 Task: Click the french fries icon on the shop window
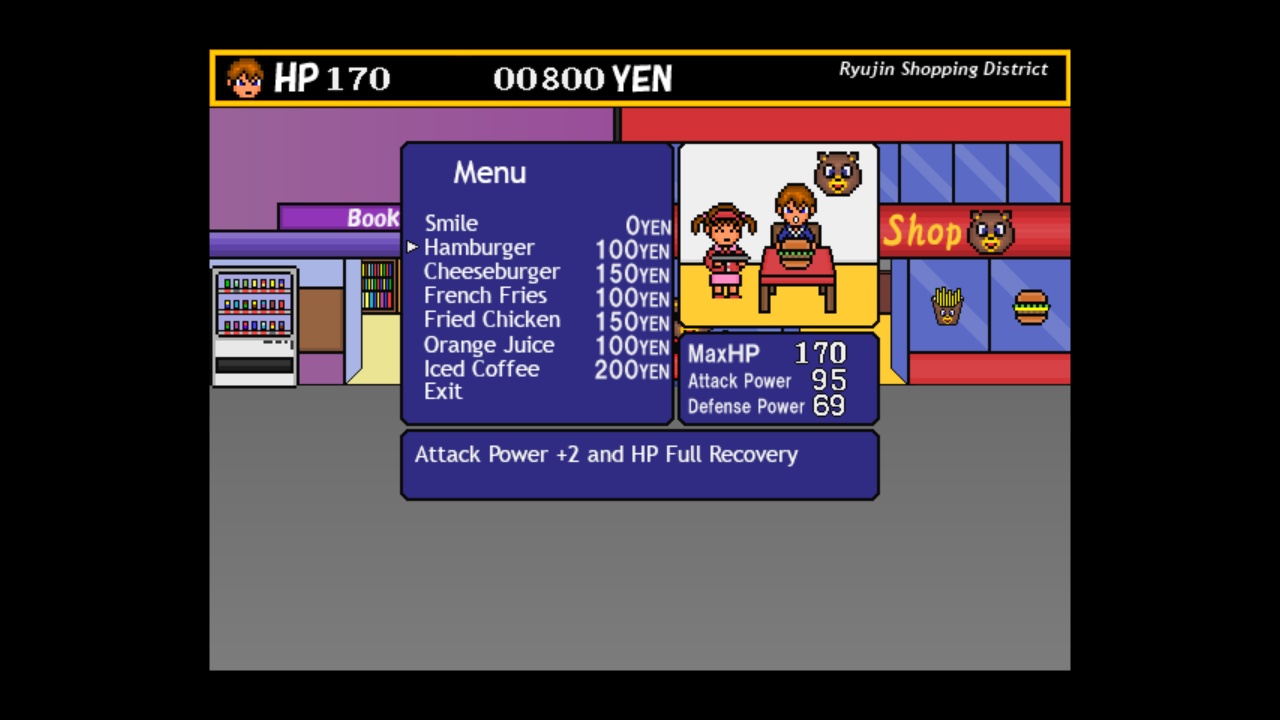pyautogui.click(x=947, y=307)
